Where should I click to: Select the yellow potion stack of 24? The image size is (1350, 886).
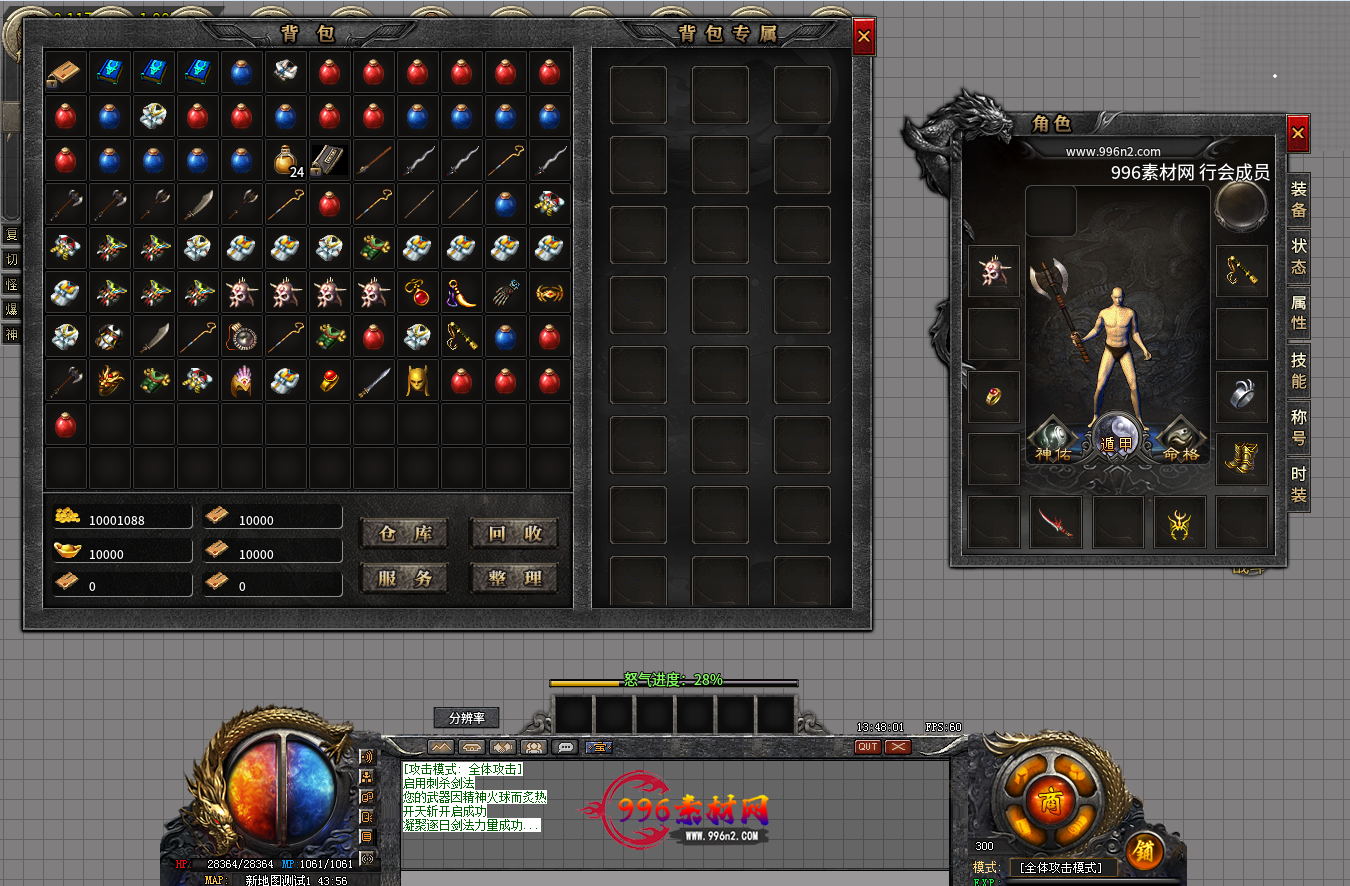coord(287,160)
